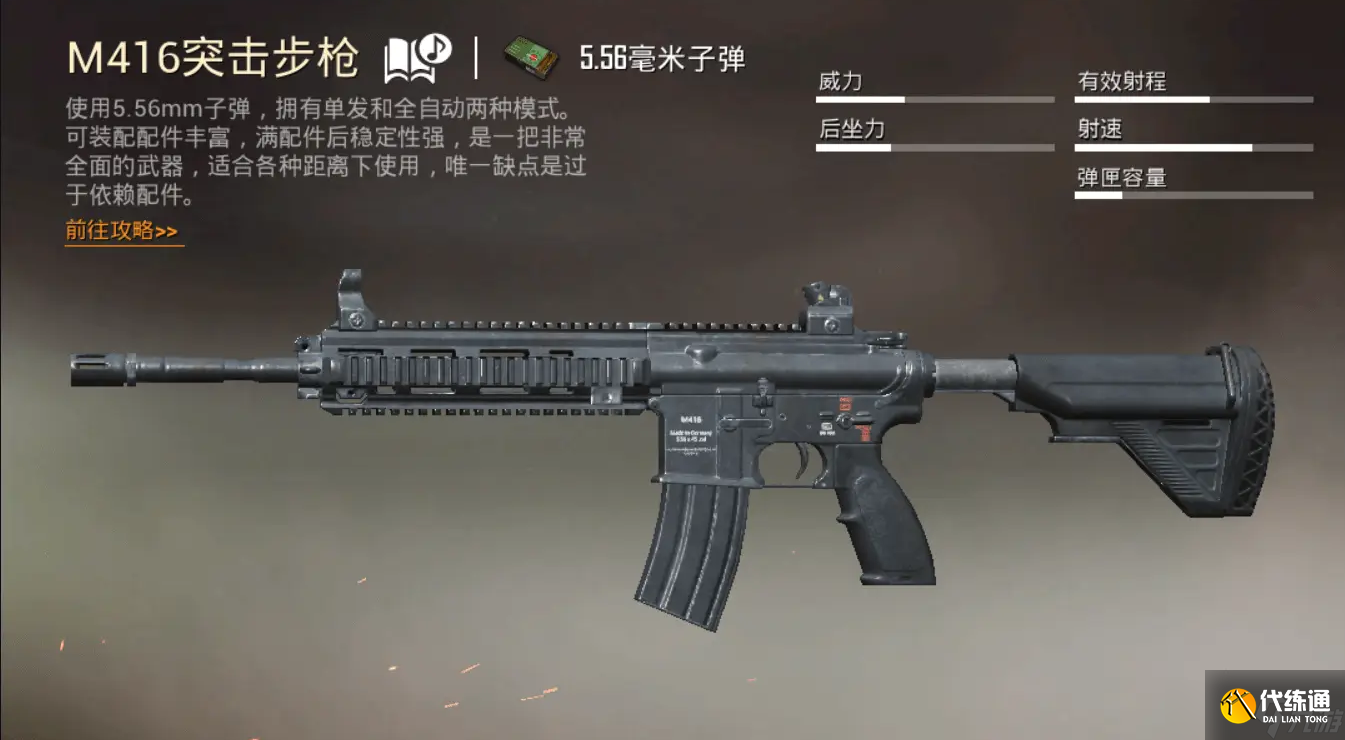Viewport: 1345px width, 740px height.
Task: Click the 弹匣容量 capacity stat bar
Action: pos(1193,196)
